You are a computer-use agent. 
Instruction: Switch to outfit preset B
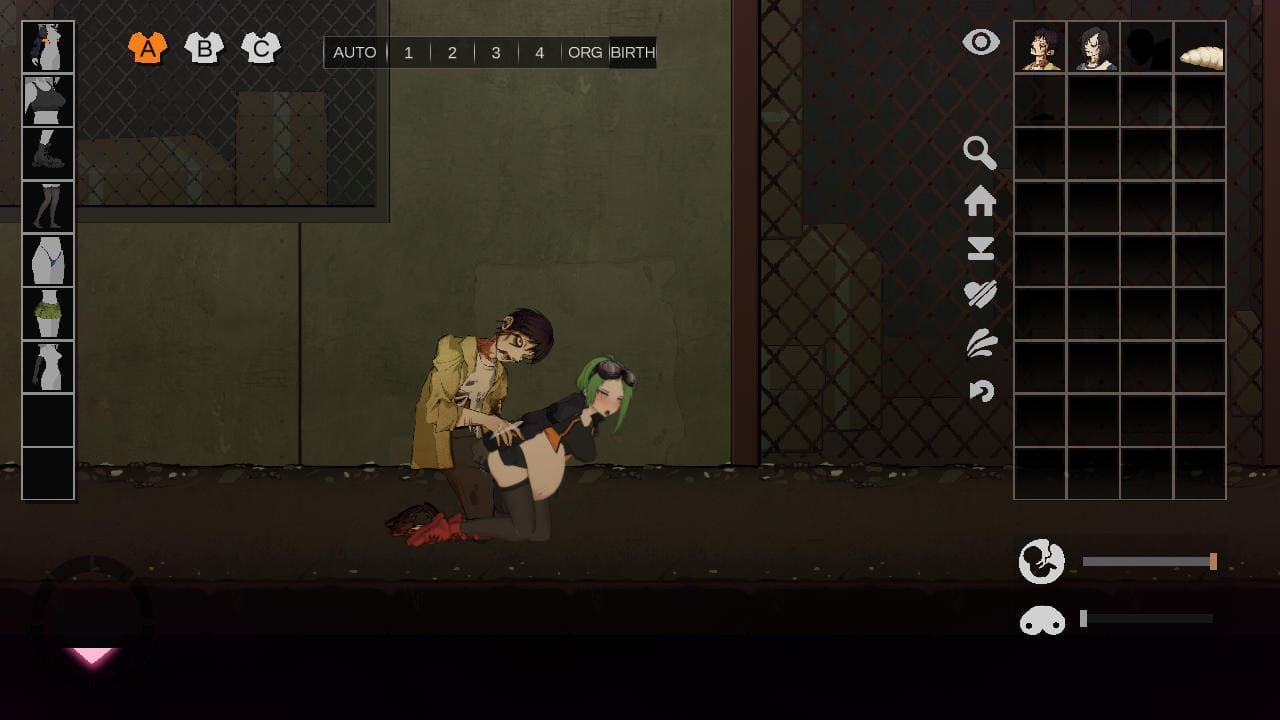coord(204,47)
